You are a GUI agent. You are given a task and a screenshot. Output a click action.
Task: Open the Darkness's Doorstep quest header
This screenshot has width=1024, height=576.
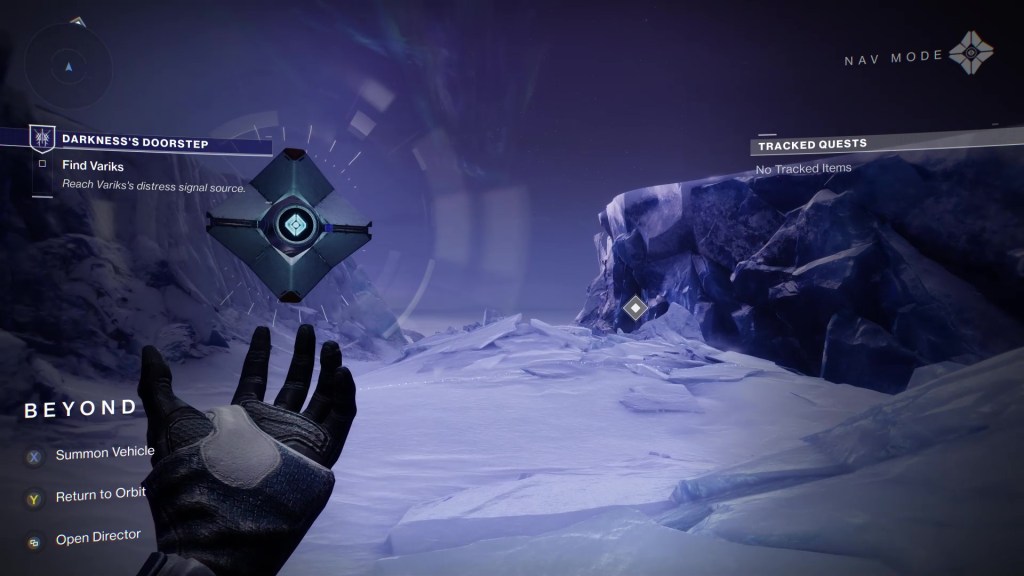click(135, 143)
